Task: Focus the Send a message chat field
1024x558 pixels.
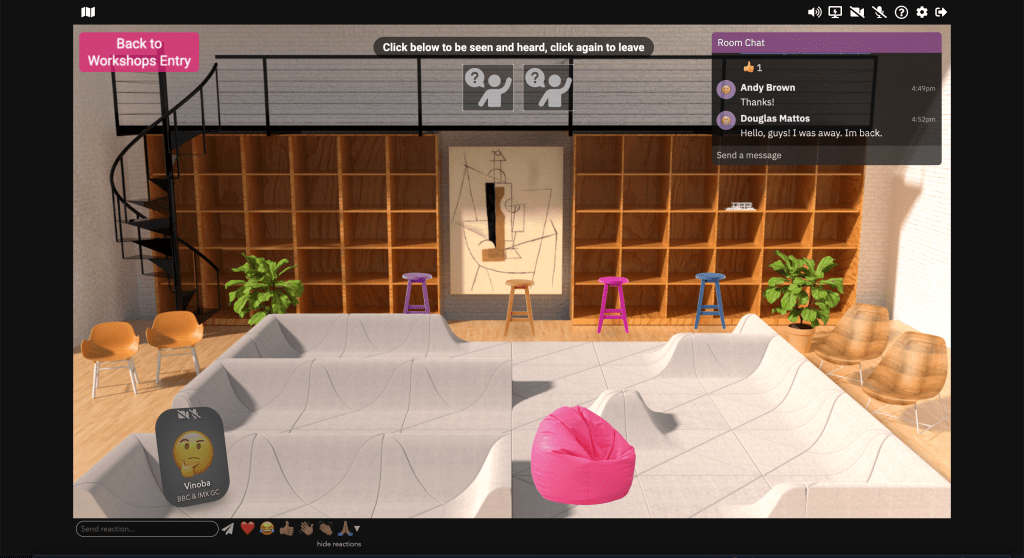Action: 826,155
